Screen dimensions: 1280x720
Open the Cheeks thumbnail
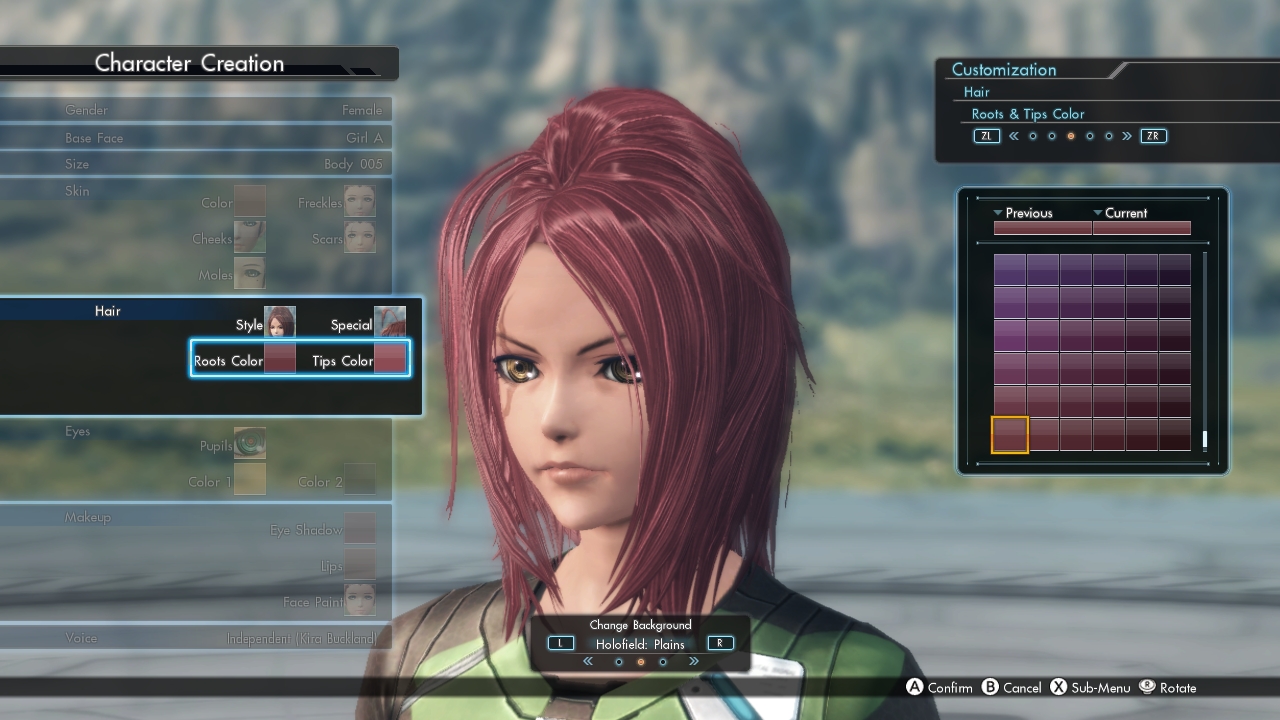[x=250, y=237]
